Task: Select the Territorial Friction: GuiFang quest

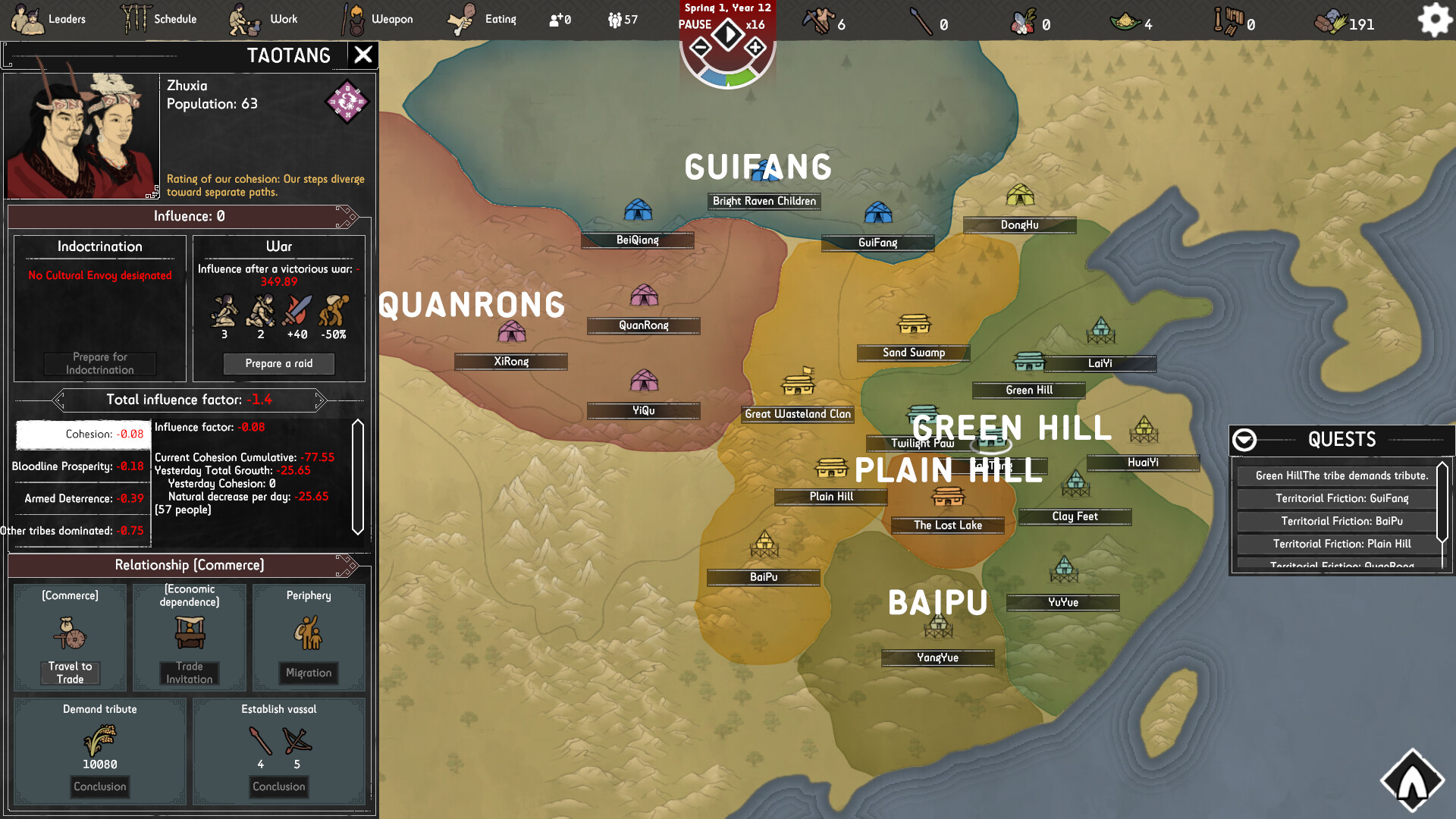Action: [1341, 498]
